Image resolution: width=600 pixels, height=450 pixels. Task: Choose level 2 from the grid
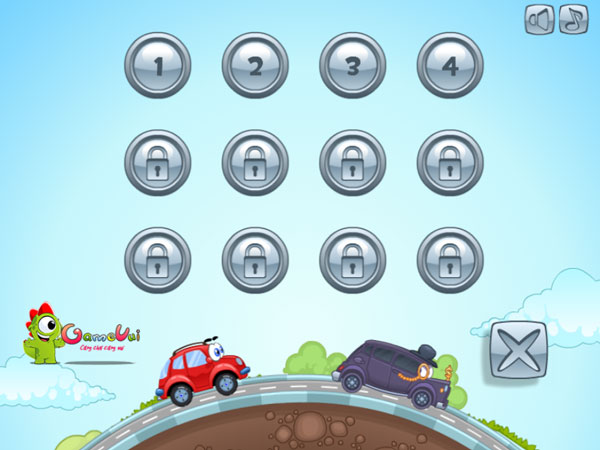[x=255, y=66]
